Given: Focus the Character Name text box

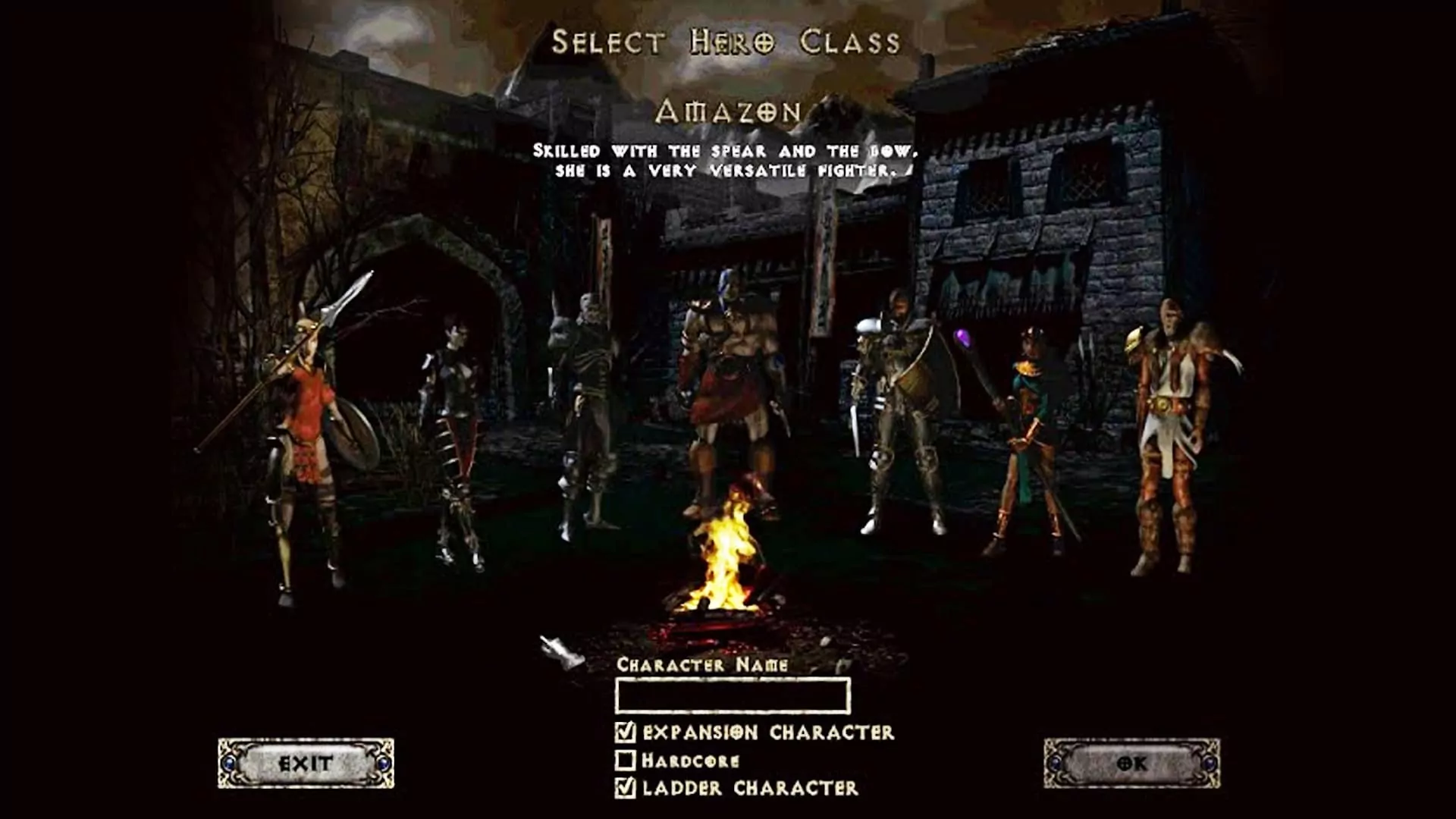Looking at the screenshot, I should click(733, 695).
